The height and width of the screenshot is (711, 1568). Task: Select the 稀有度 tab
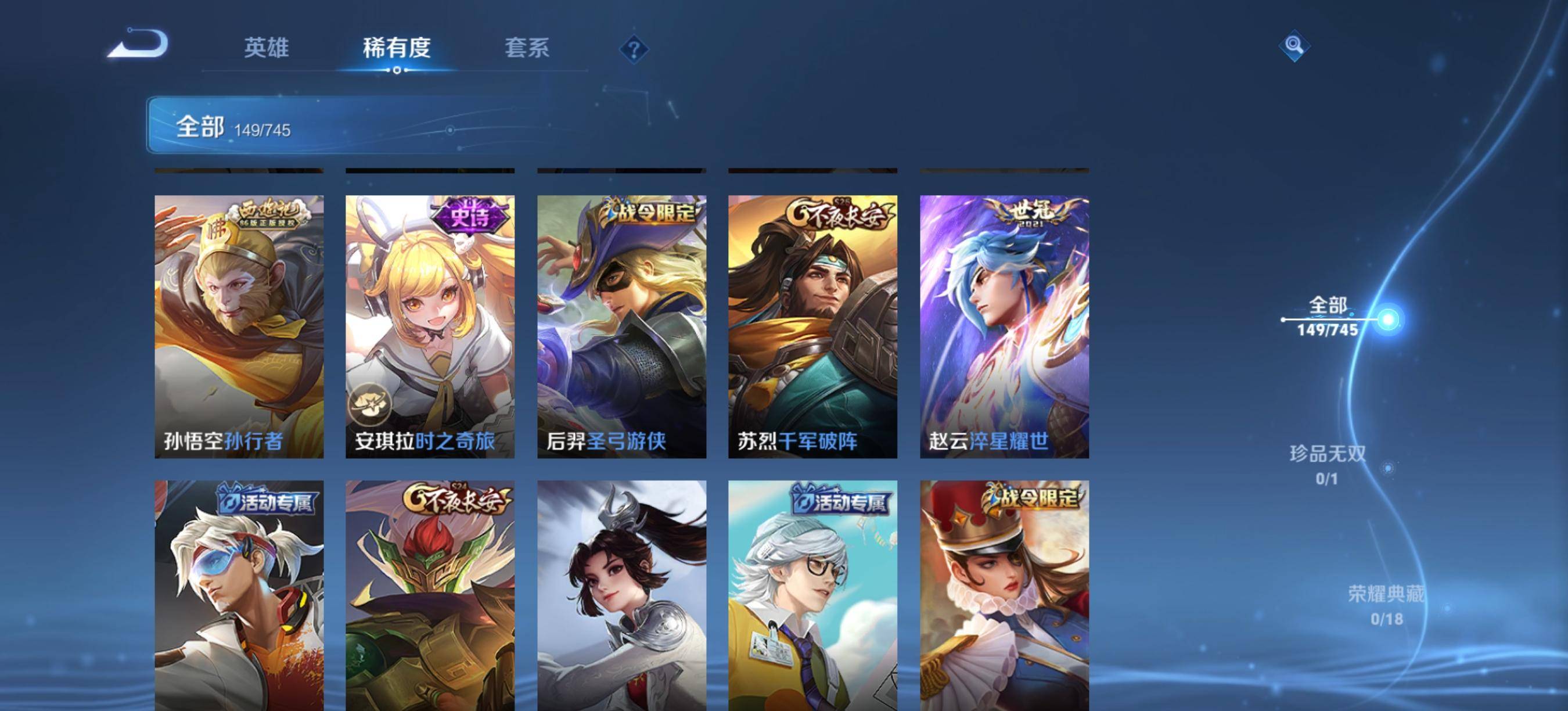396,48
